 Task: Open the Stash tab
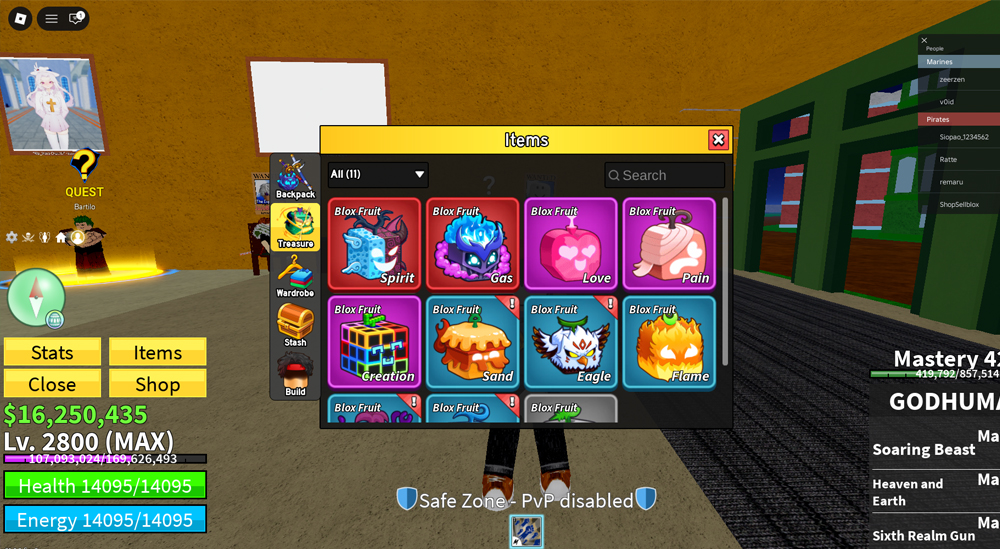[295, 326]
